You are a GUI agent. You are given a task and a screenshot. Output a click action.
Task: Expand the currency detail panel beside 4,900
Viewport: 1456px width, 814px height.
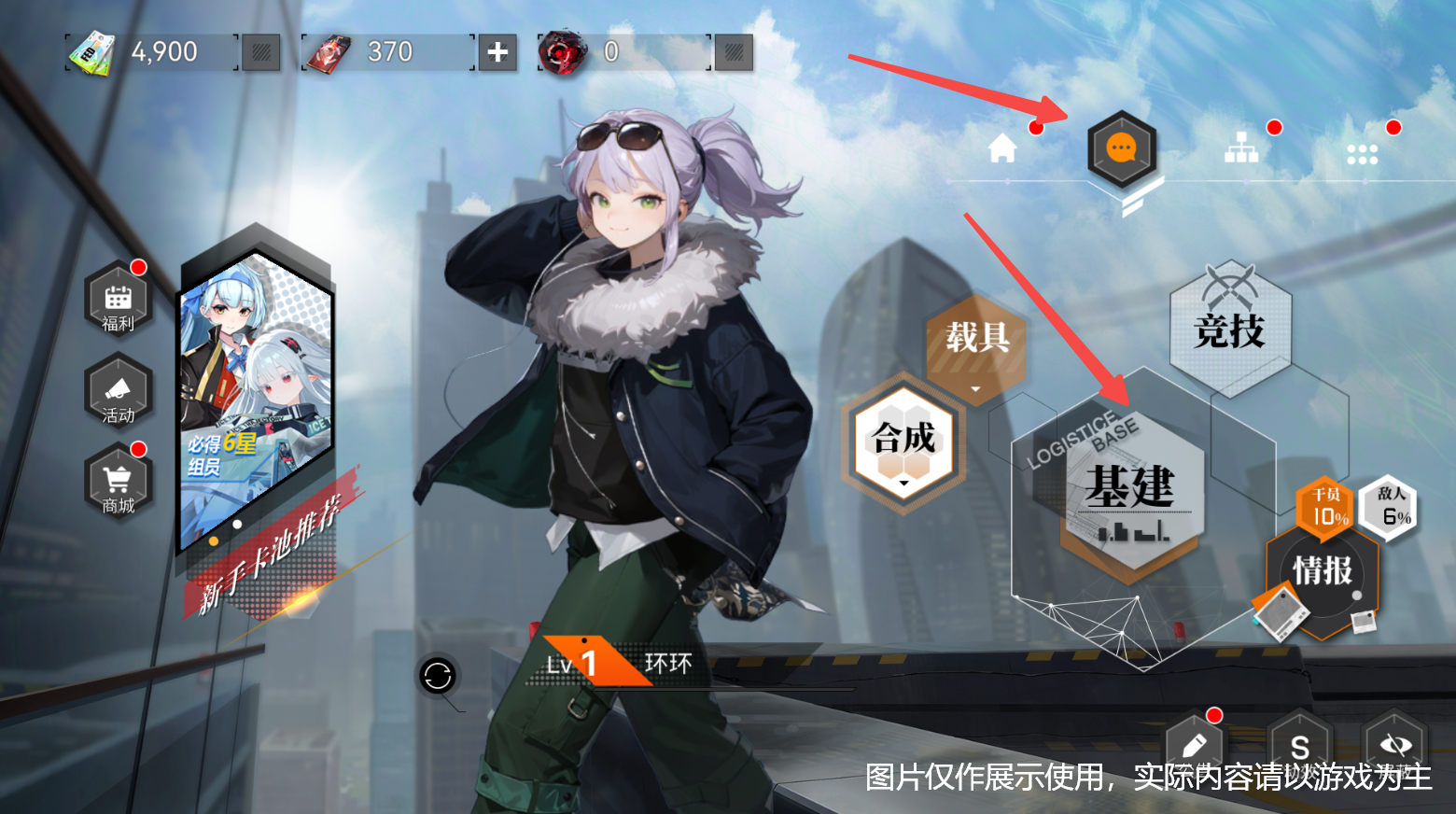(260, 52)
